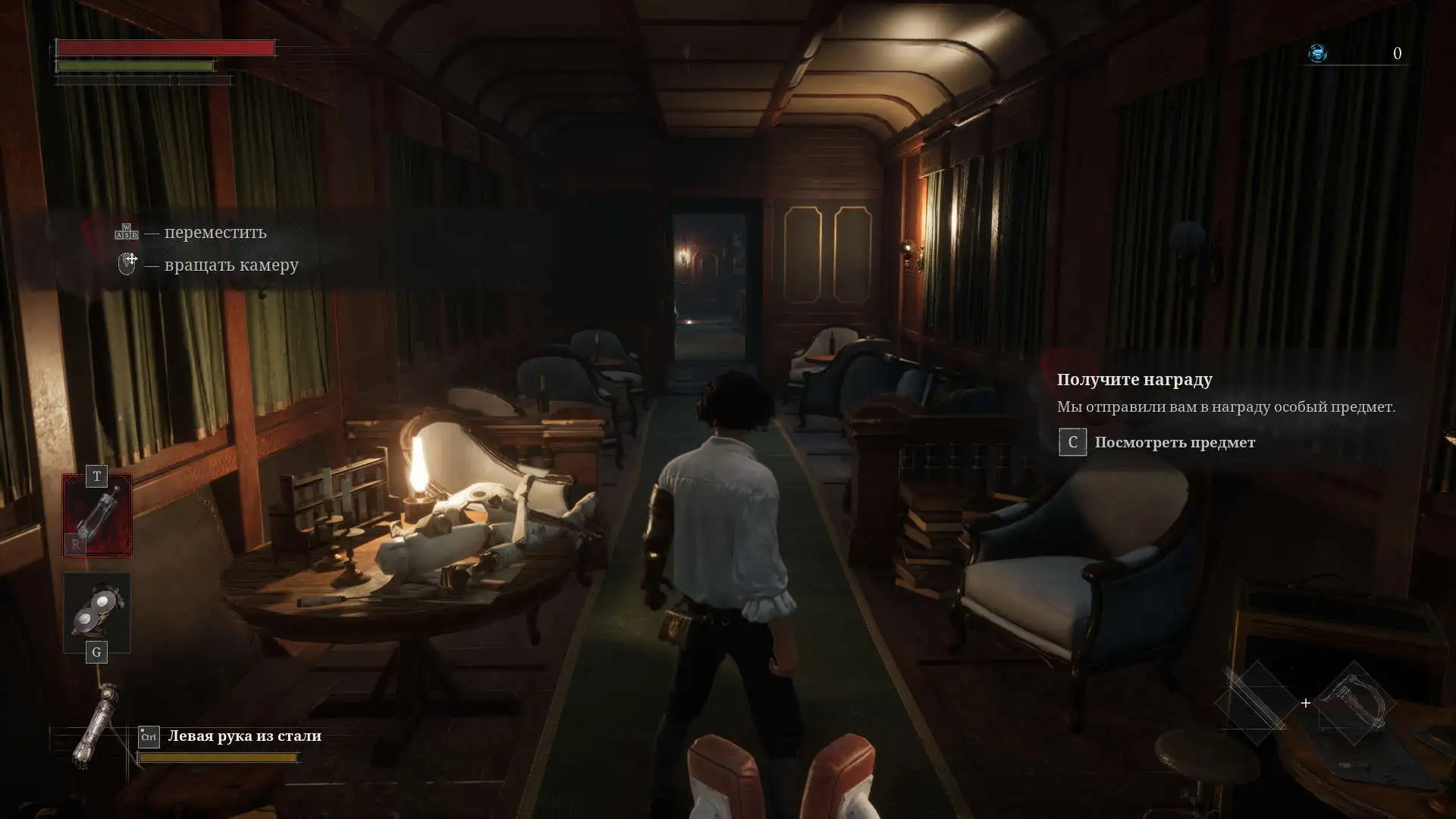
Task: Choose the right diamond weapon slot
Action: [x=1356, y=703]
